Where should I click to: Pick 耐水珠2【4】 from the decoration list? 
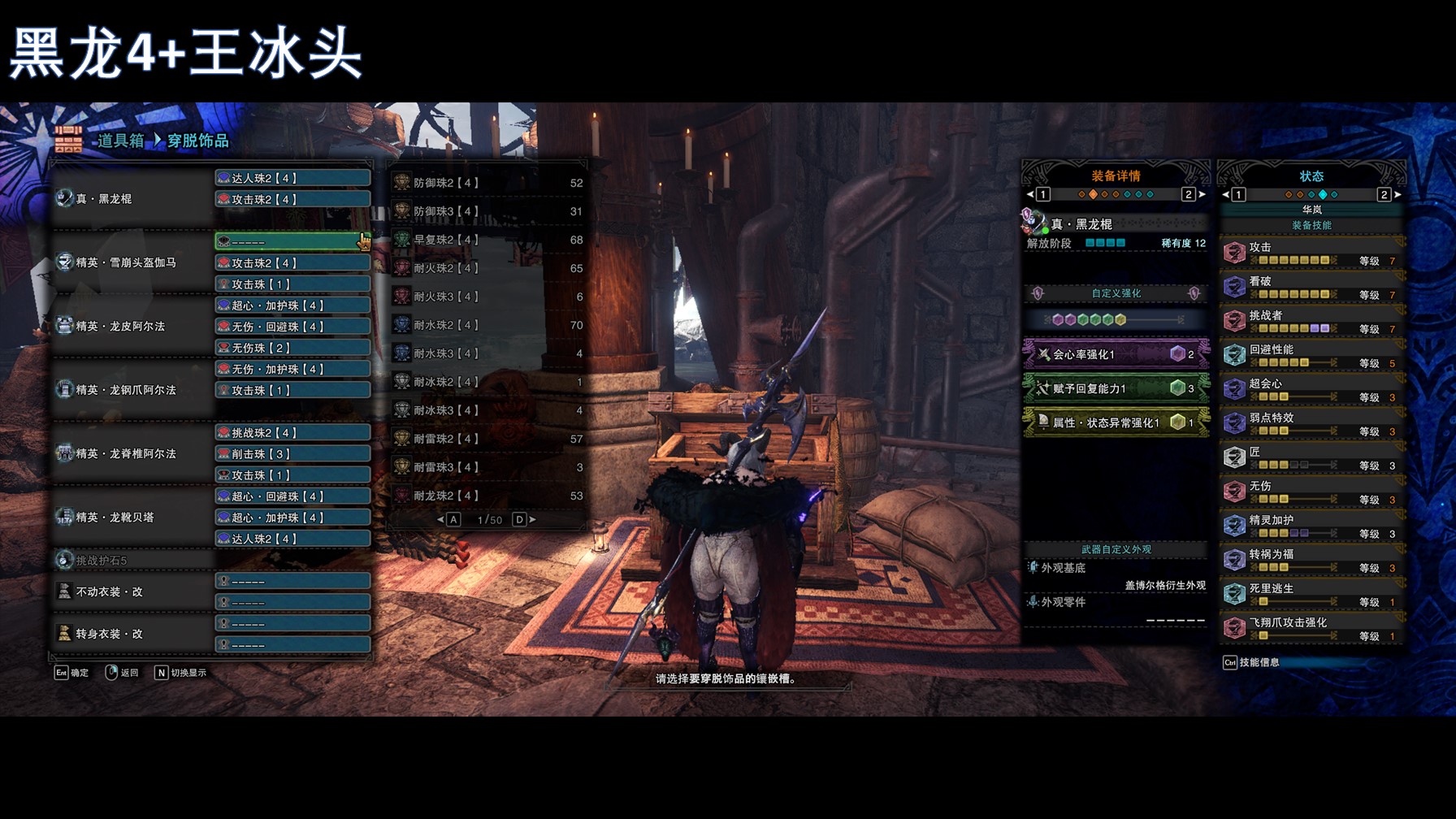coord(487,326)
